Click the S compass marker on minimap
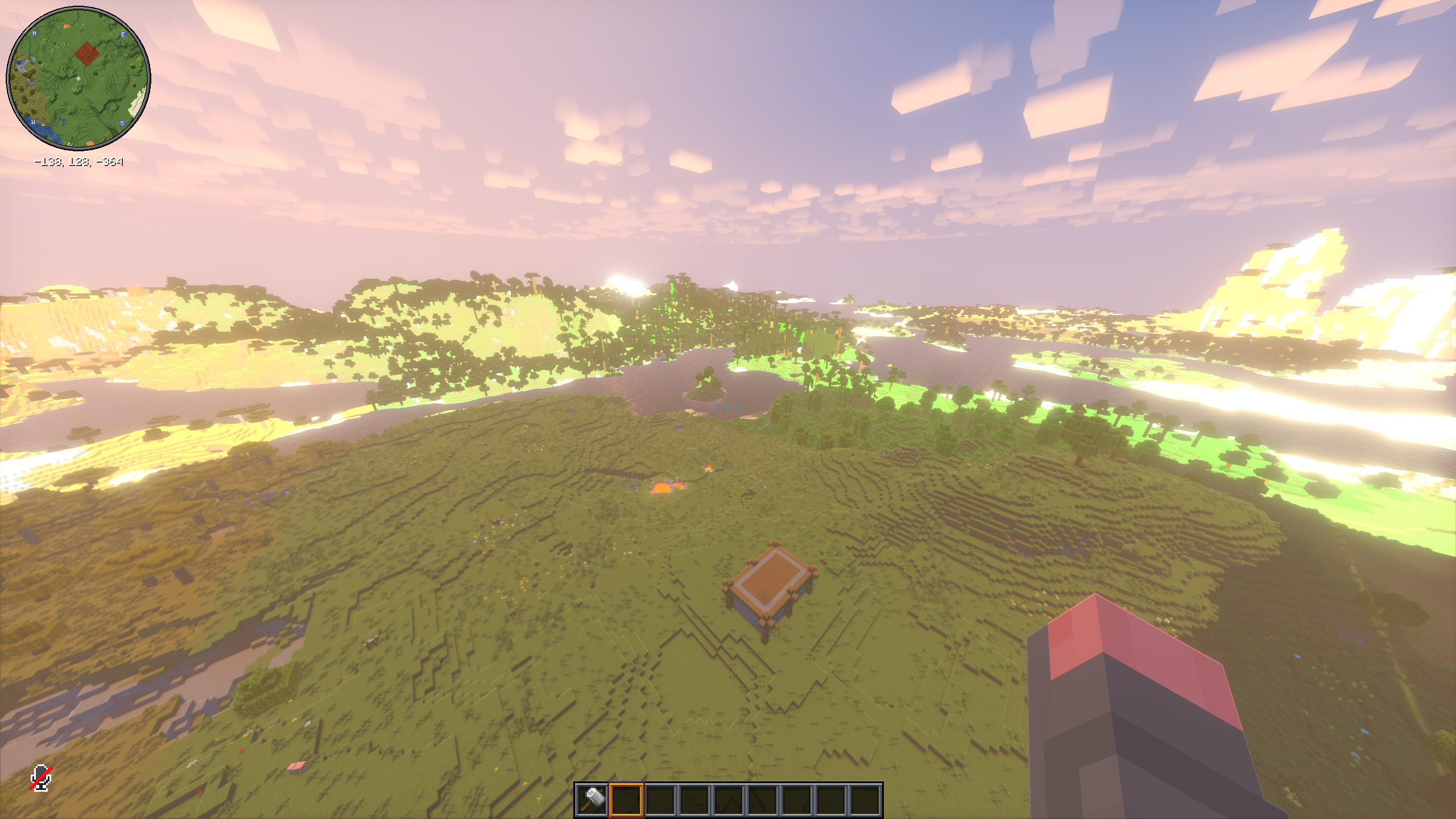This screenshot has width=1456, height=819. [122, 123]
